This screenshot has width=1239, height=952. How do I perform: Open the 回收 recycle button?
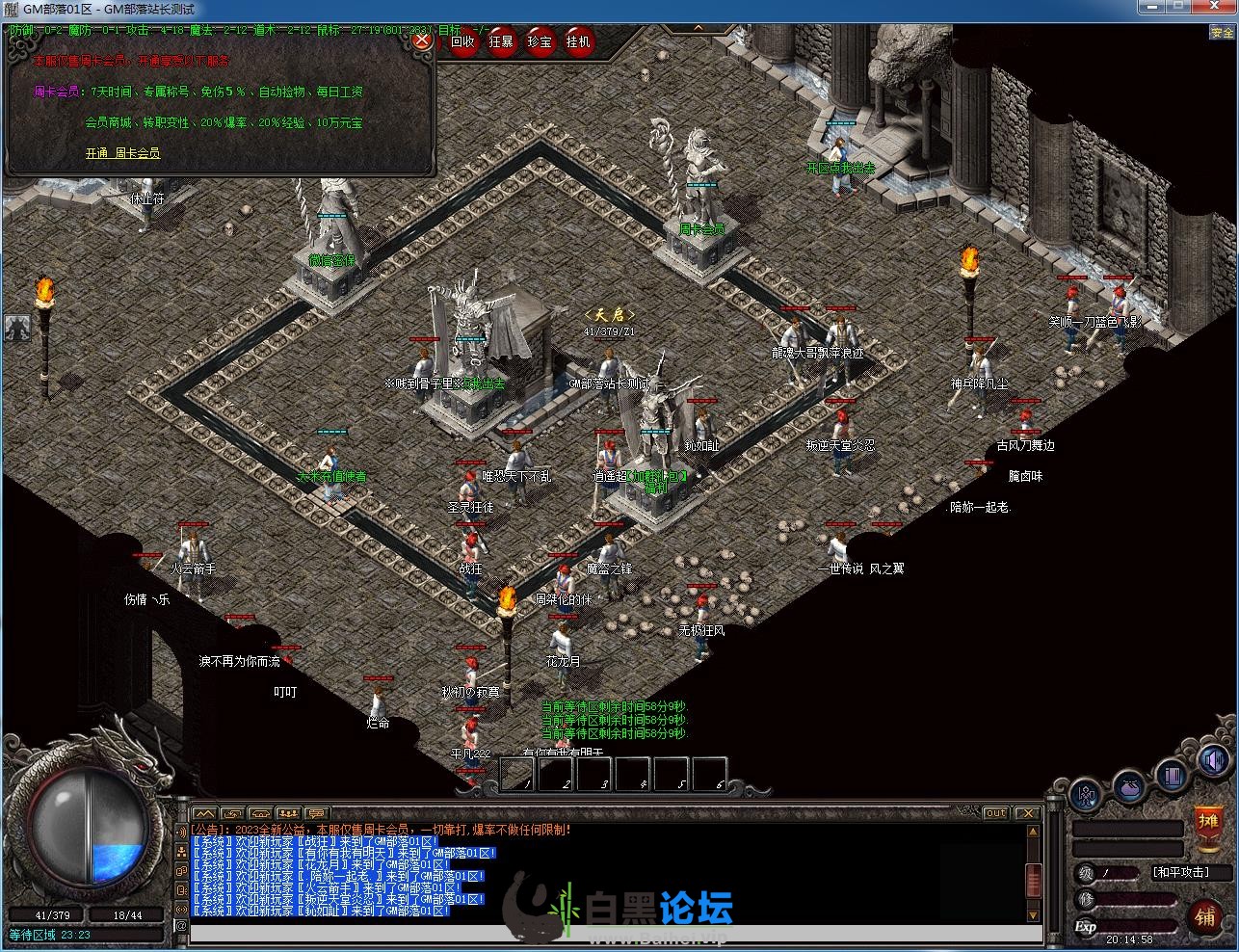pyautogui.click(x=463, y=41)
